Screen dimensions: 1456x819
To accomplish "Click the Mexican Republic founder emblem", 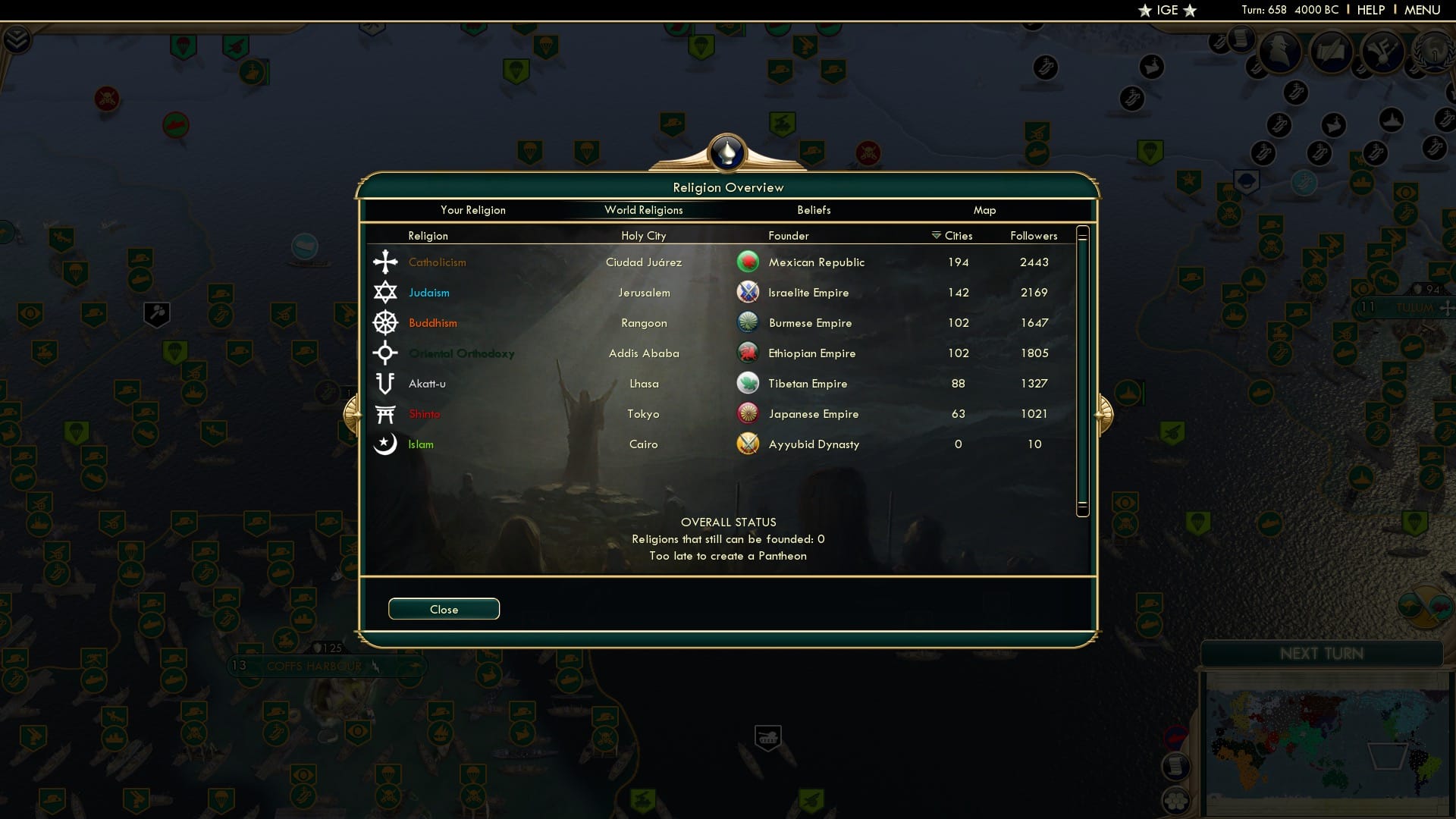I will pos(749,262).
